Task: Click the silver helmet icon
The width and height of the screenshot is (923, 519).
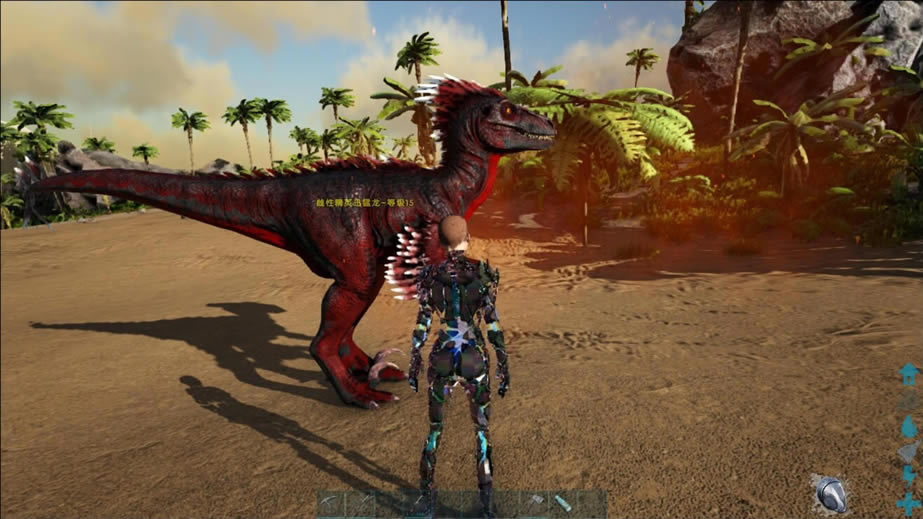Action: 830,491
